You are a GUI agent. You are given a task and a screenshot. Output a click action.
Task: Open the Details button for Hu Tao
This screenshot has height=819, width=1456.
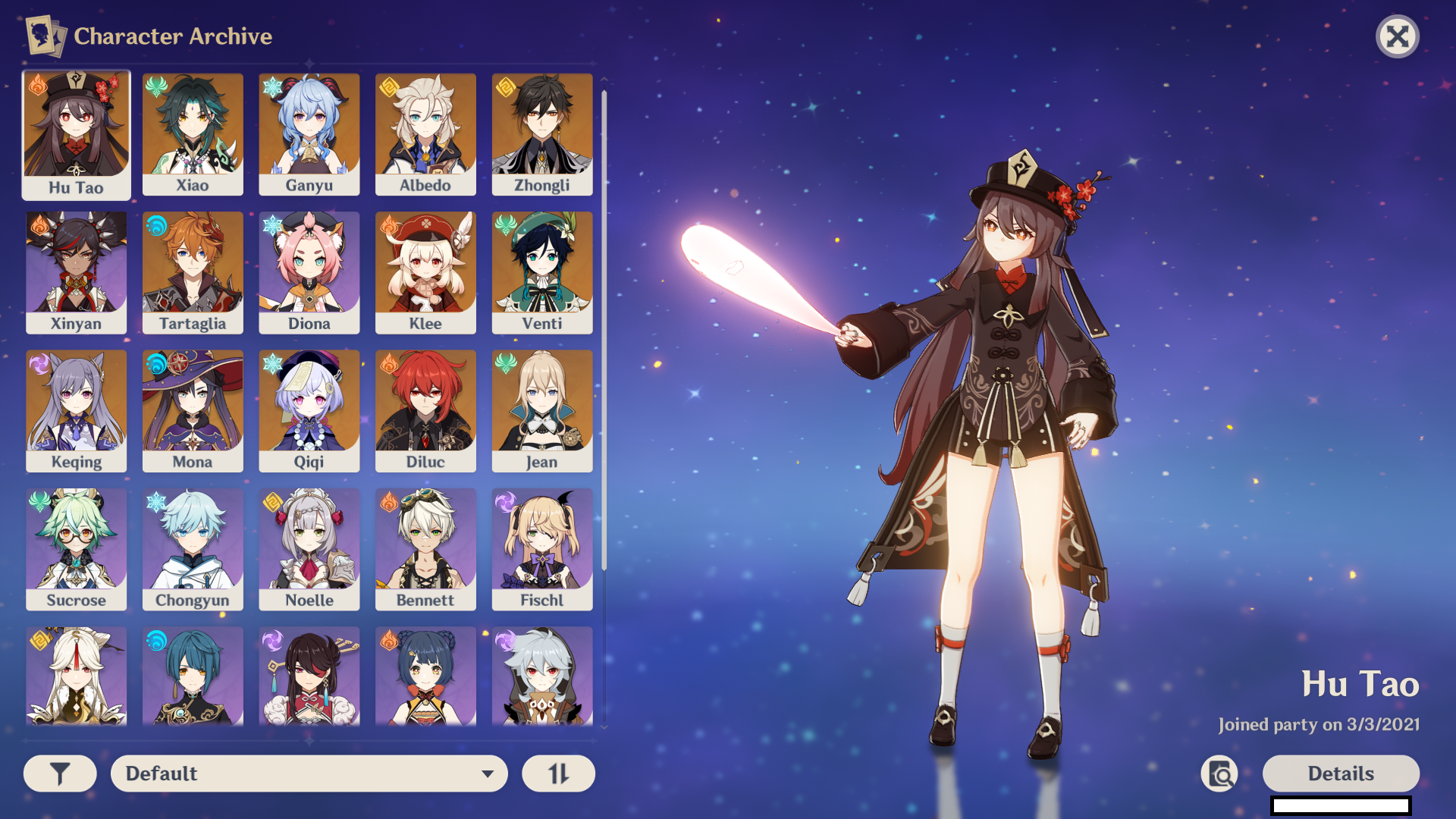1341,773
